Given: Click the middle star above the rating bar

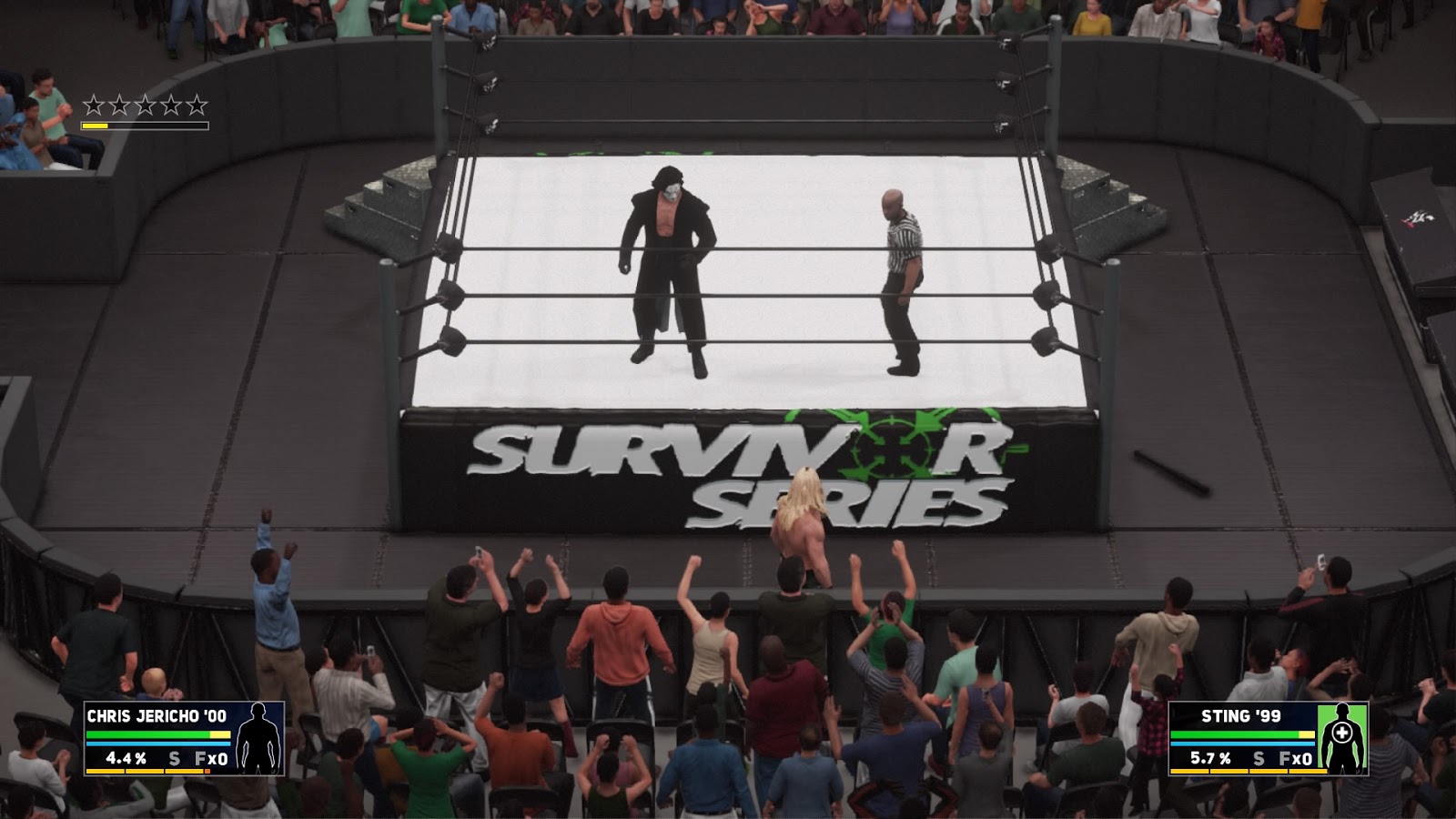Looking at the screenshot, I should coord(145,105).
